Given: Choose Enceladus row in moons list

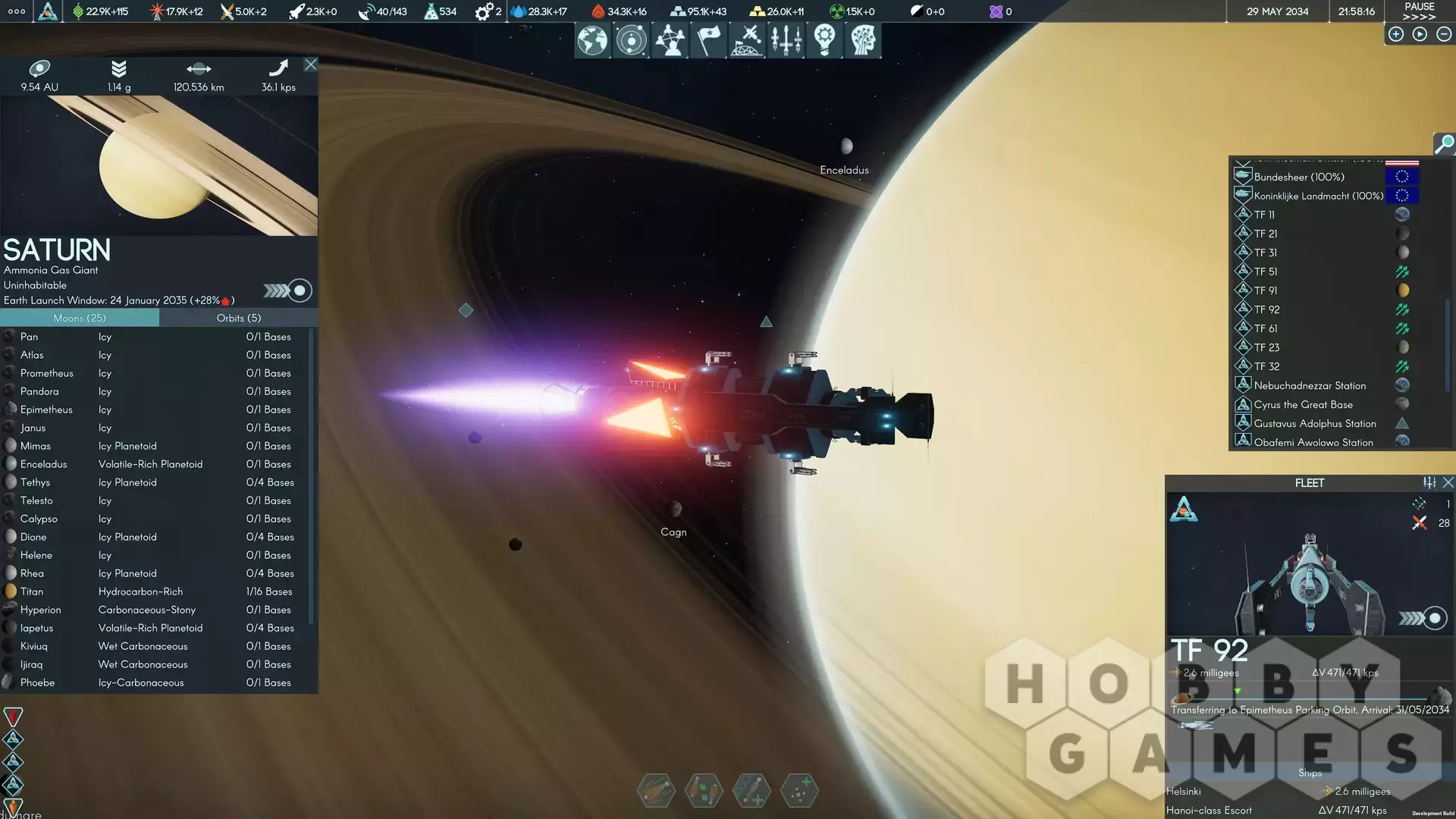Looking at the screenshot, I should tap(43, 464).
